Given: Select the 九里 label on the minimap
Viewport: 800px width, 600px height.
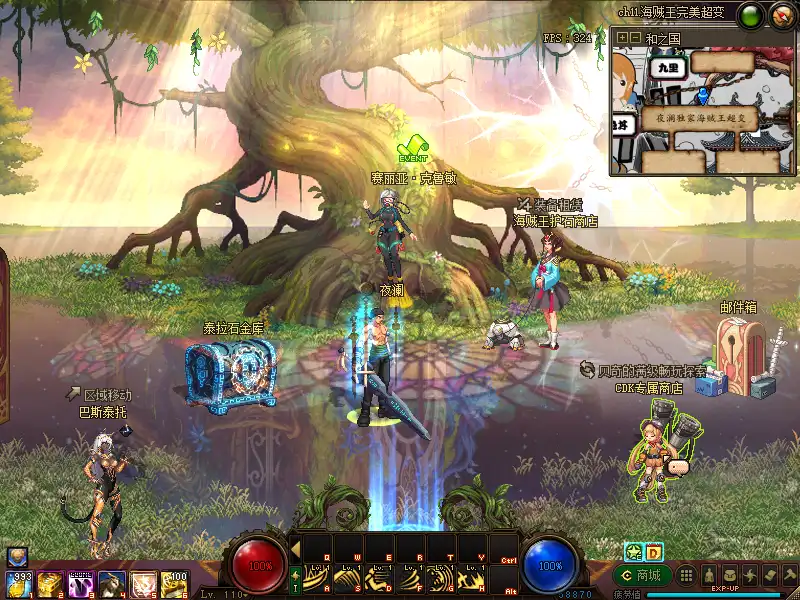Looking at the screenshot, I should pos(664,66).
